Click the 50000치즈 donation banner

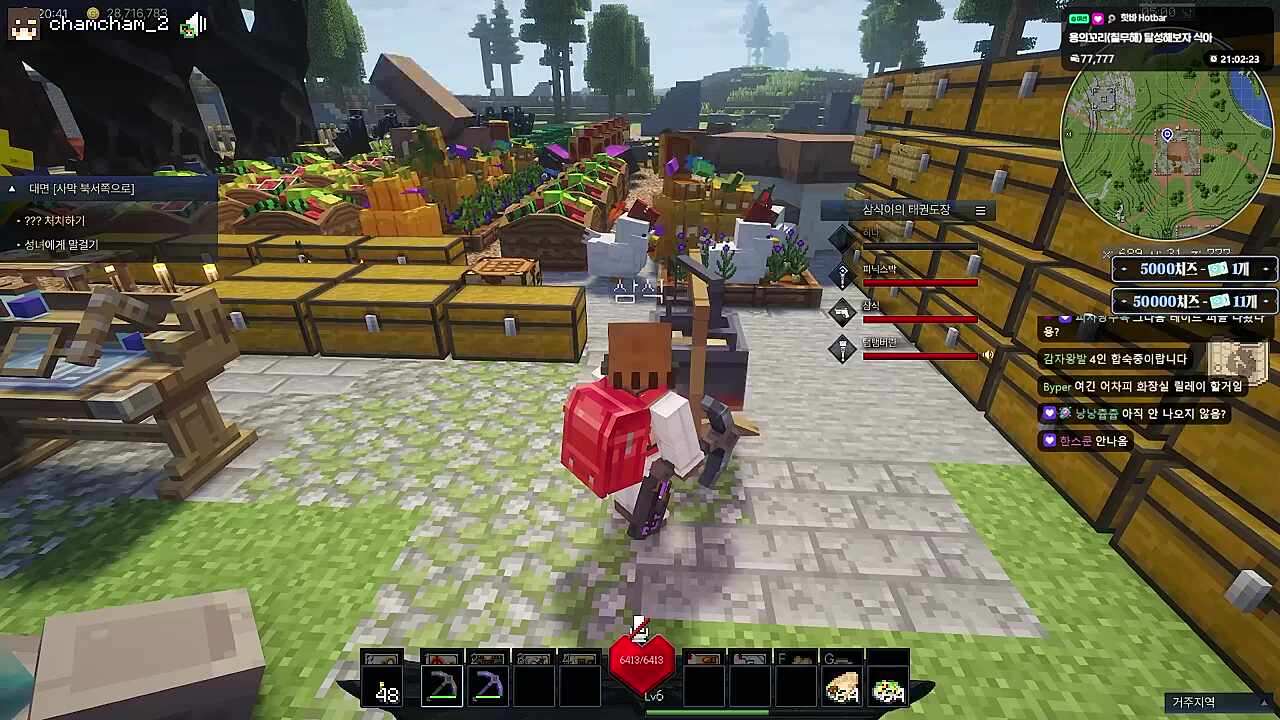1194,301
